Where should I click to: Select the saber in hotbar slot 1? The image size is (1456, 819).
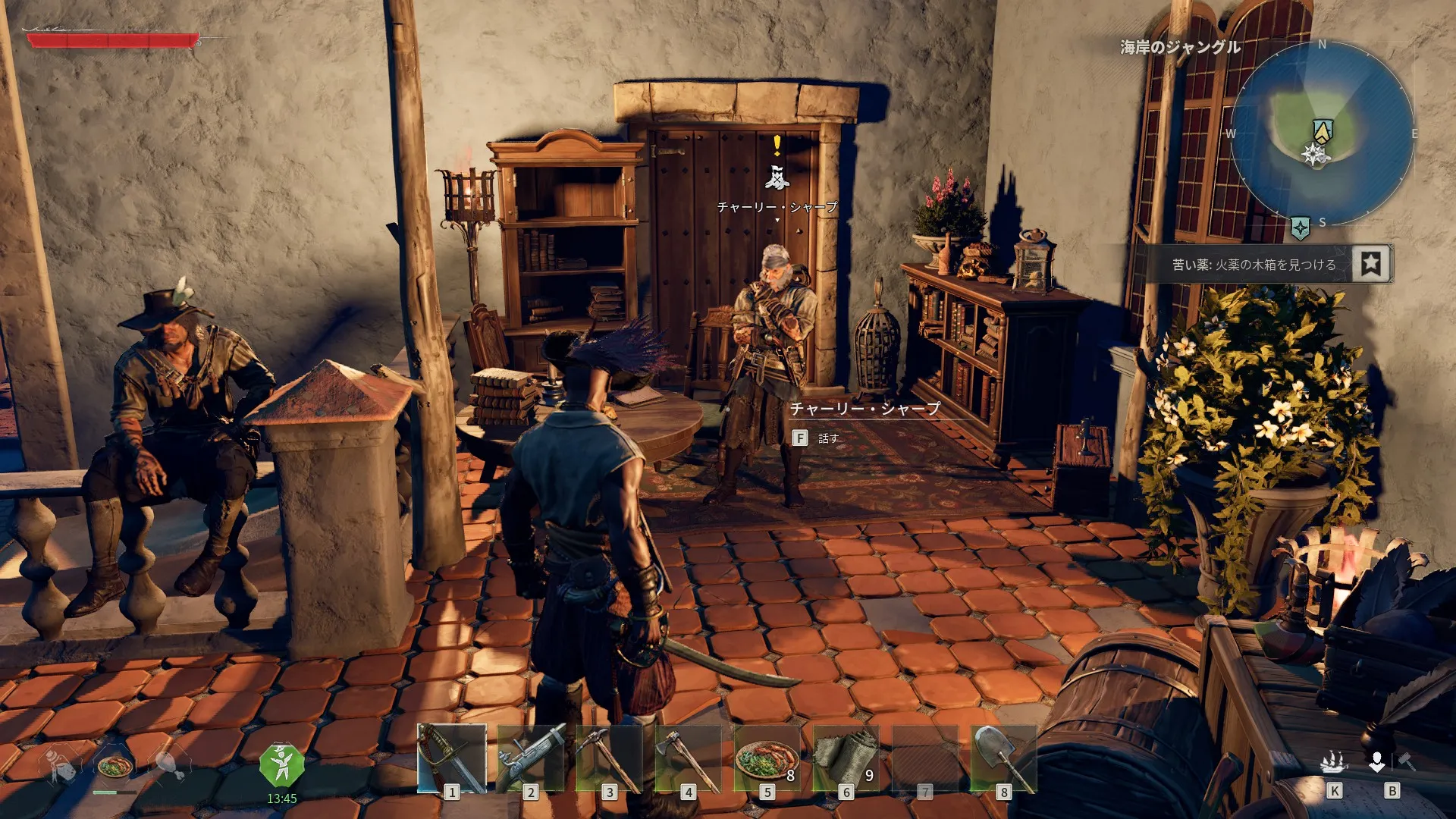tap(452, 758)
